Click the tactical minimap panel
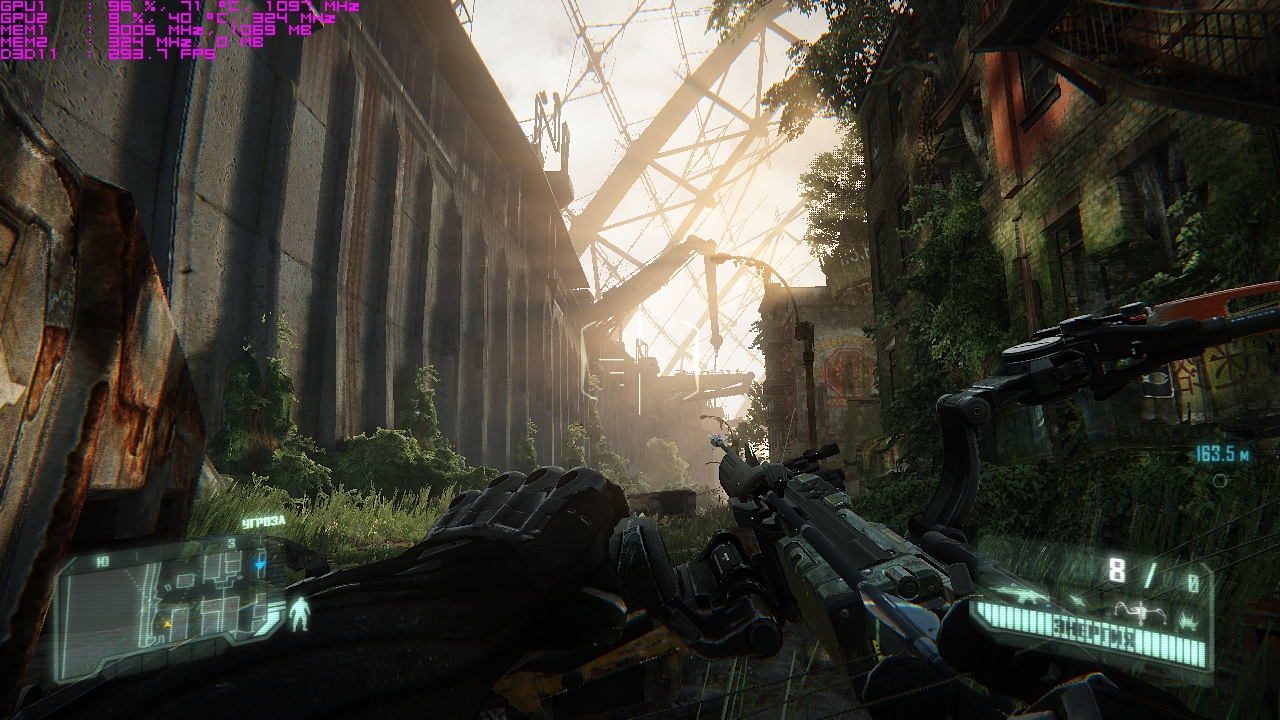Image resolution: width=1280 pixels, height=720 pixels. point(170,601)
